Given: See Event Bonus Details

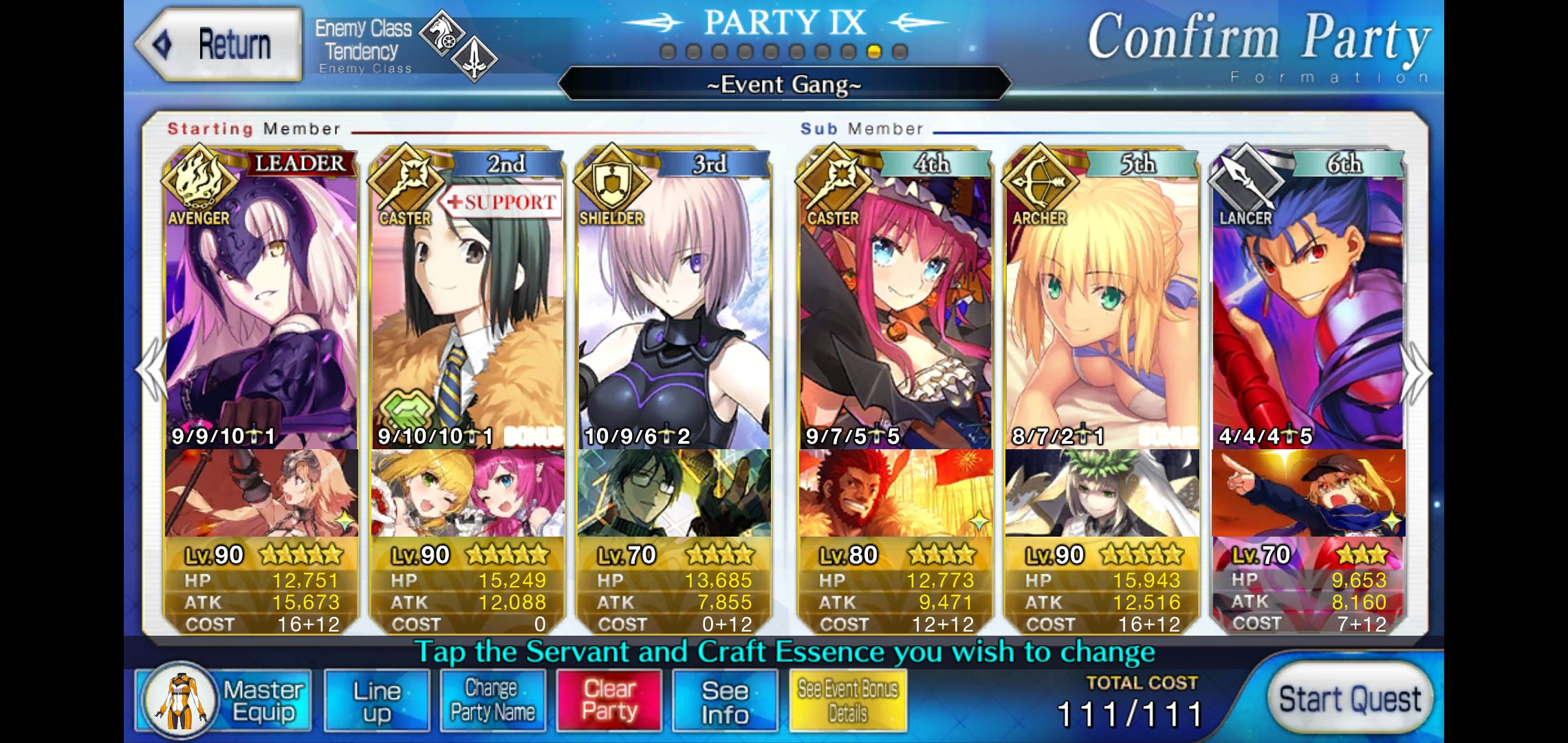Looking at the screenshot, I should coord(847,701).
